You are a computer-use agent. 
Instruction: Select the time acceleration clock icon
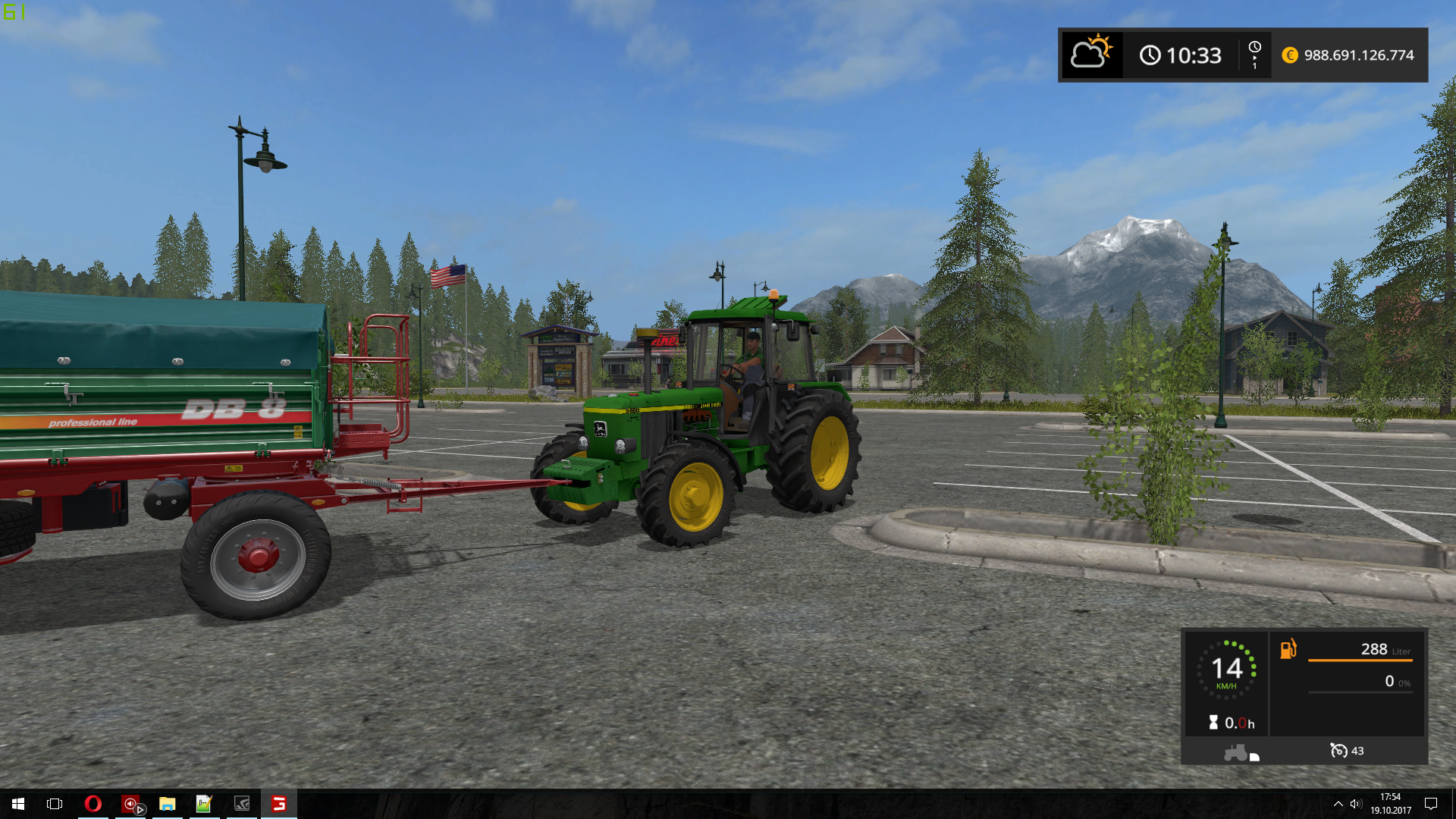[x=1254, y=54]
